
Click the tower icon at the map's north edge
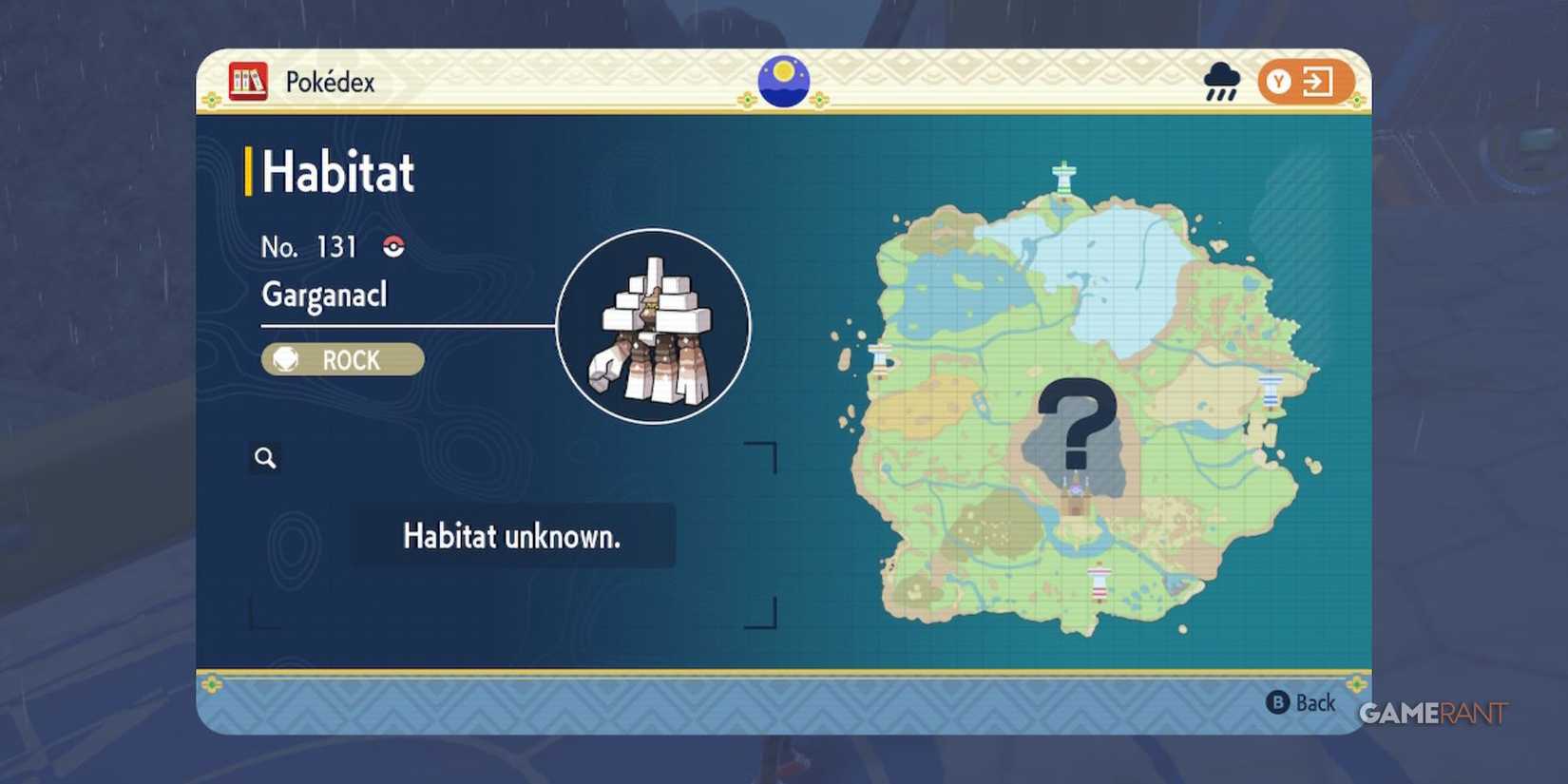click(1061, 176)
